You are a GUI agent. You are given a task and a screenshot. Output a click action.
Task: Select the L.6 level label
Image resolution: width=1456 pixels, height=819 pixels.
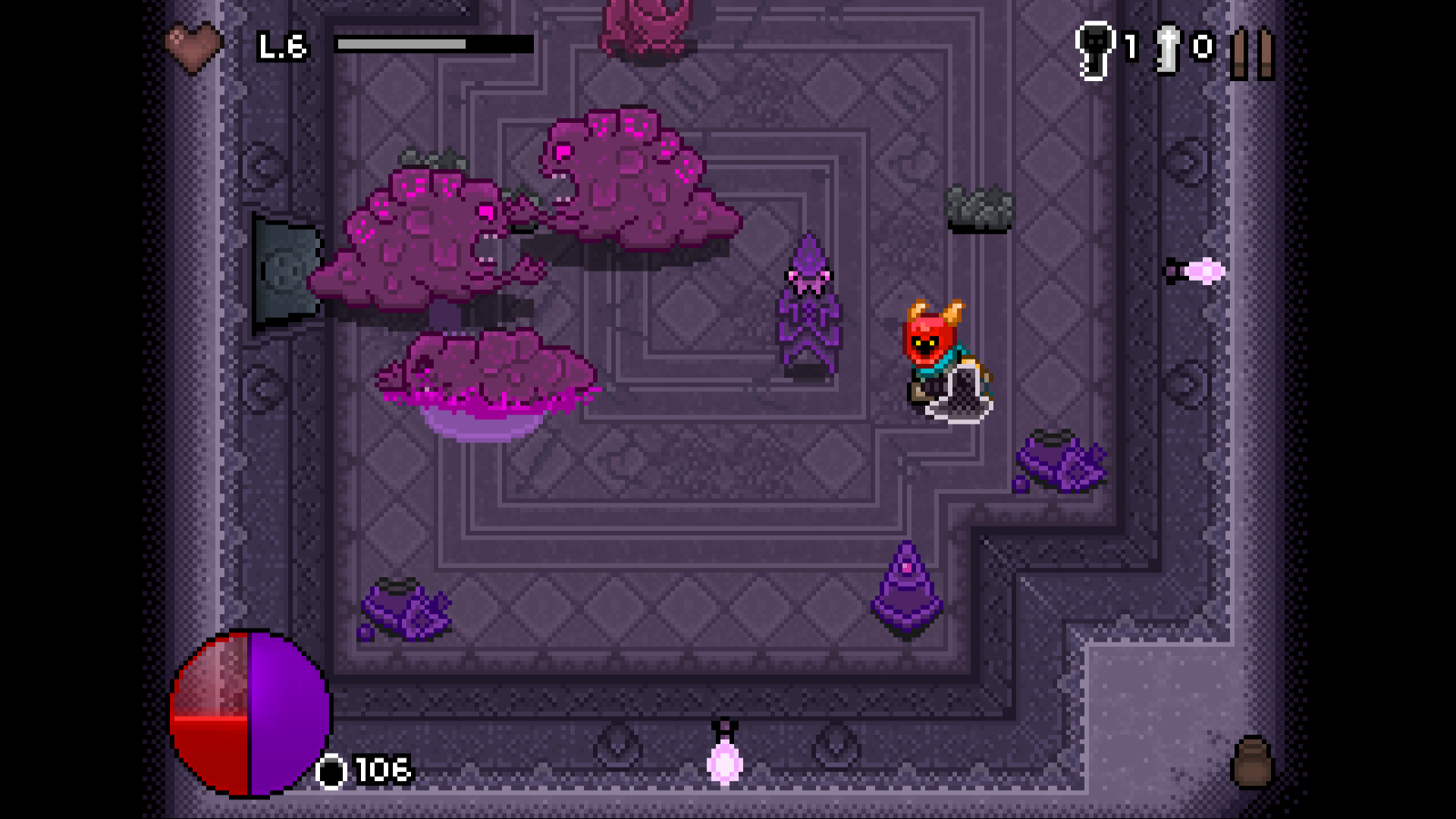(281, 45)
